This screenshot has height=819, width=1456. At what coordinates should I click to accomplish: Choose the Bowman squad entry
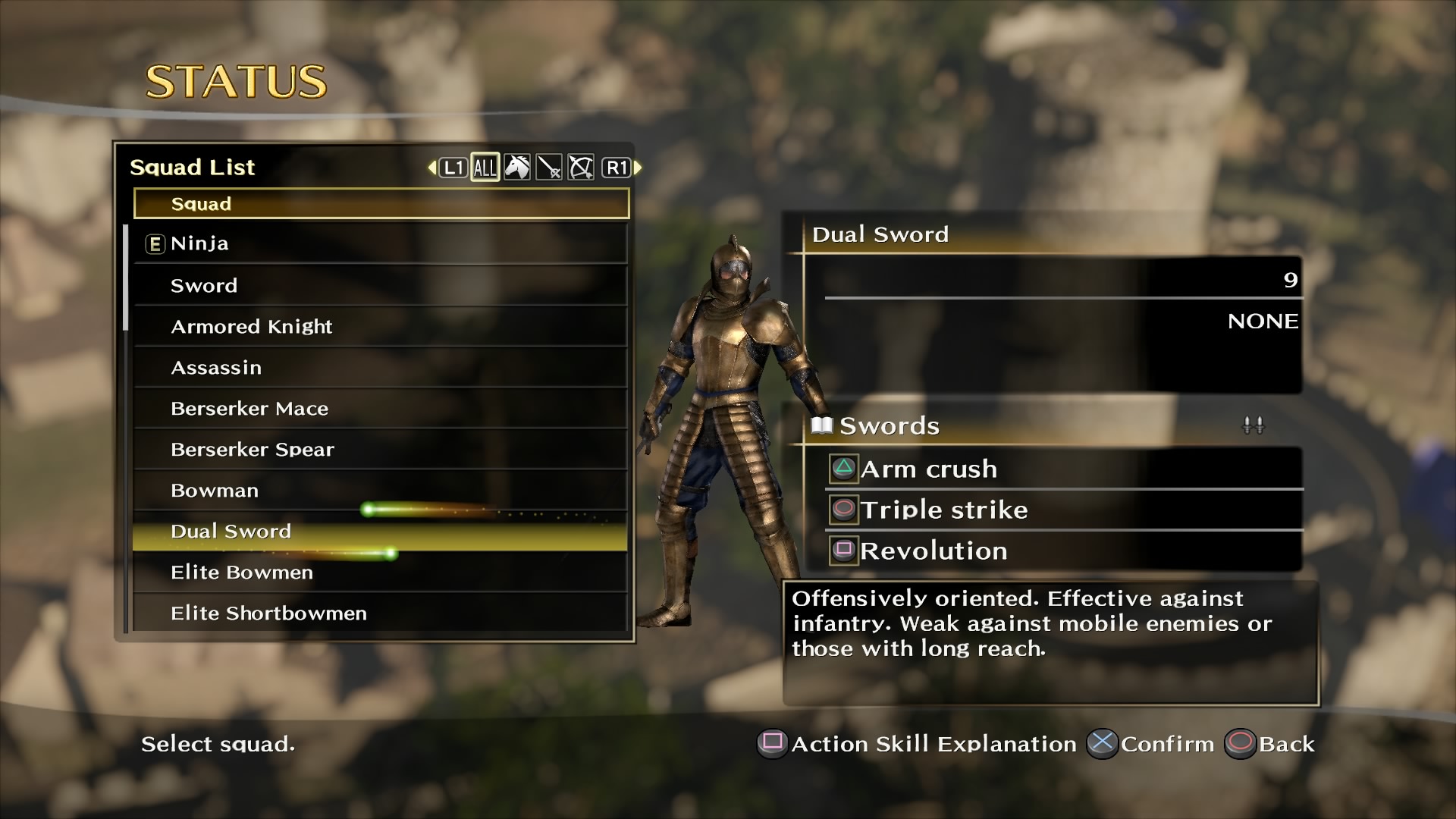click(x=379, y=491)
